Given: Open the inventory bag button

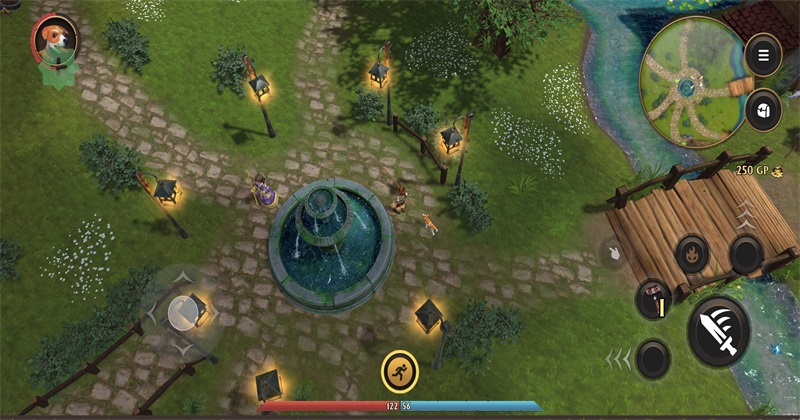Looking at the screenshot, I should pos(764,108).
